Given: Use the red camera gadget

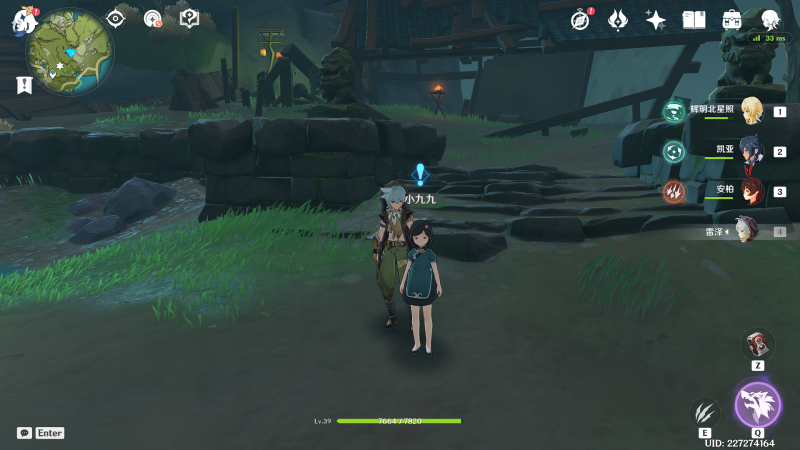Looking at the screenshot, I should [758, 344].
